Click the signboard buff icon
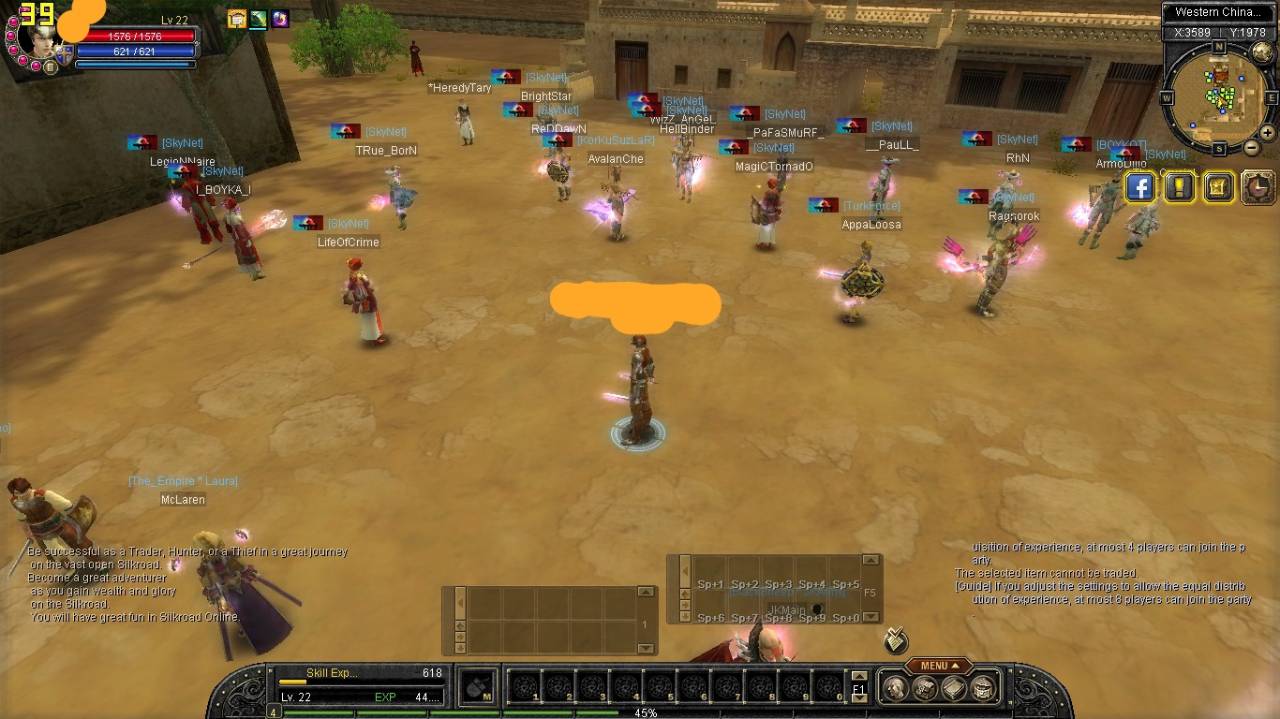Screen dimensions: 1280x719 (x=237, y=19)
